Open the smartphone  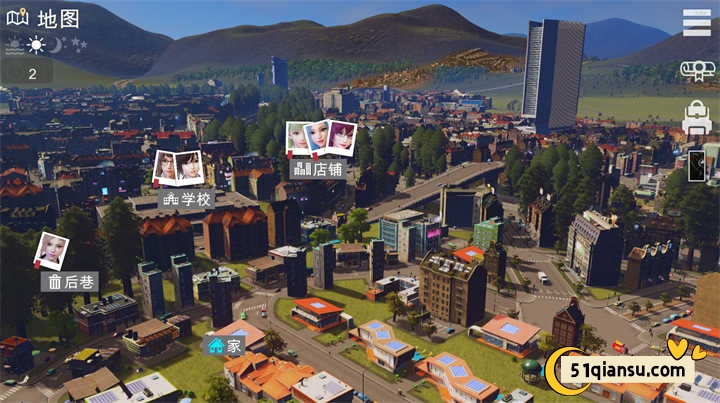pyautogui.click(x=697, y=165)
